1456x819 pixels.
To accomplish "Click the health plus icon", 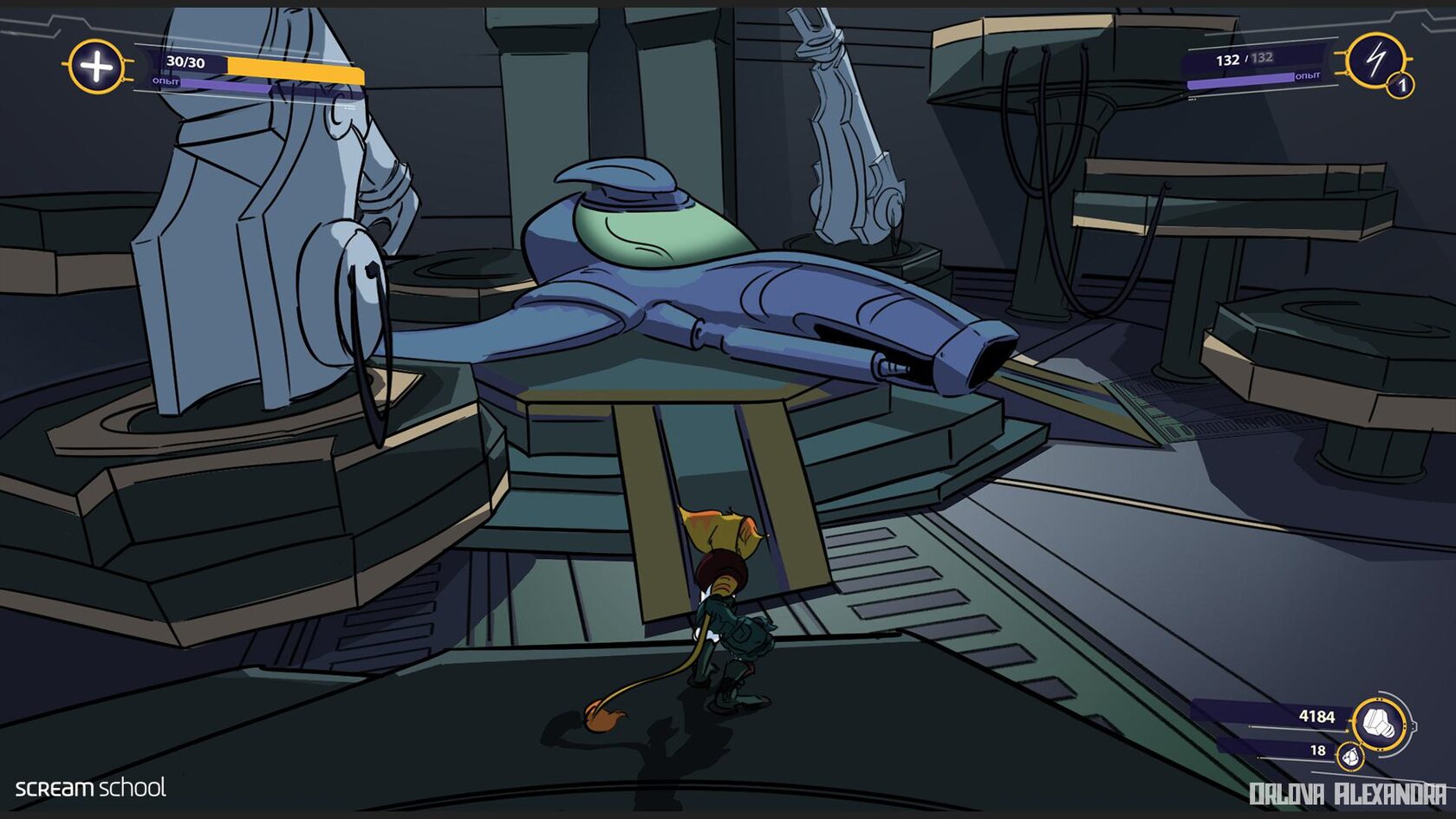I will click(x=96, y=67).
